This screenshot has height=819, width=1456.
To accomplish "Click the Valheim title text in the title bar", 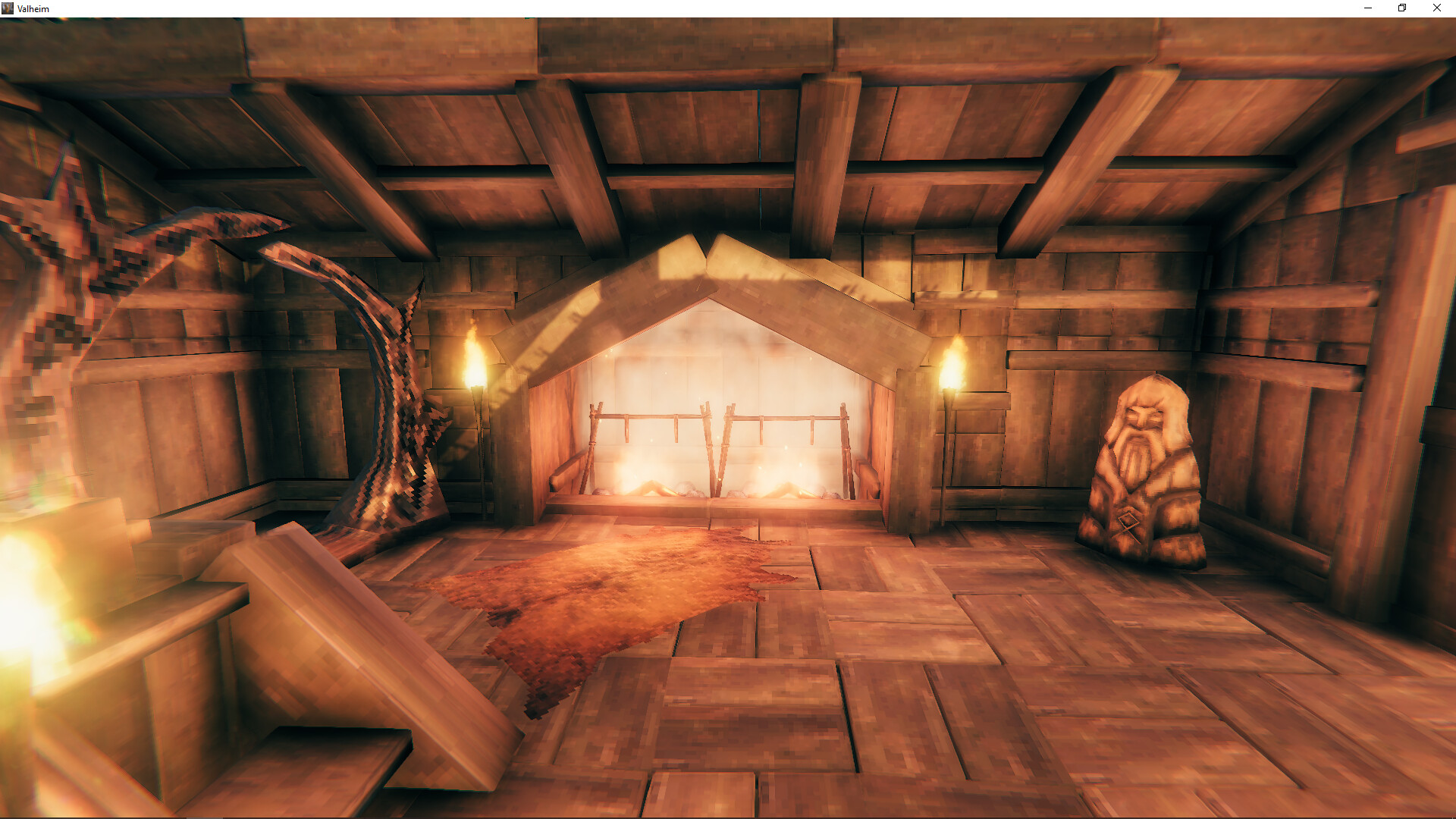I will [34, 8].
